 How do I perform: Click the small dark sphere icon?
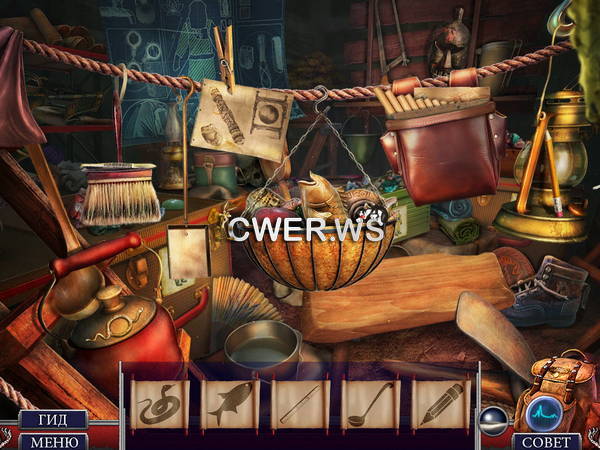click(x=496, y=418)
